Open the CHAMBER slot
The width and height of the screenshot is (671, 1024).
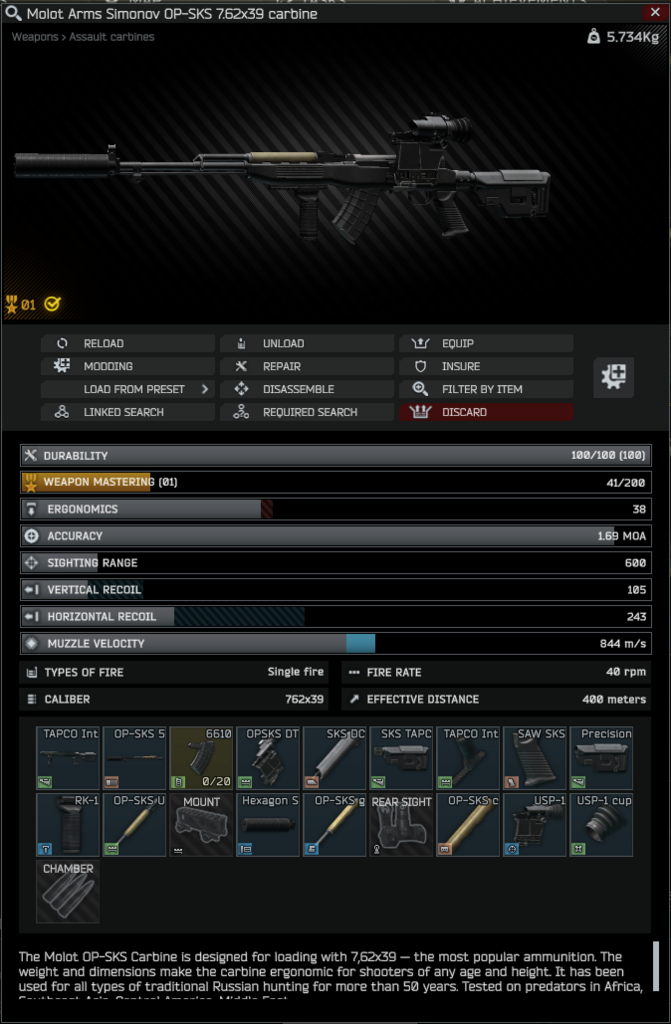click(x=68, y=892)
